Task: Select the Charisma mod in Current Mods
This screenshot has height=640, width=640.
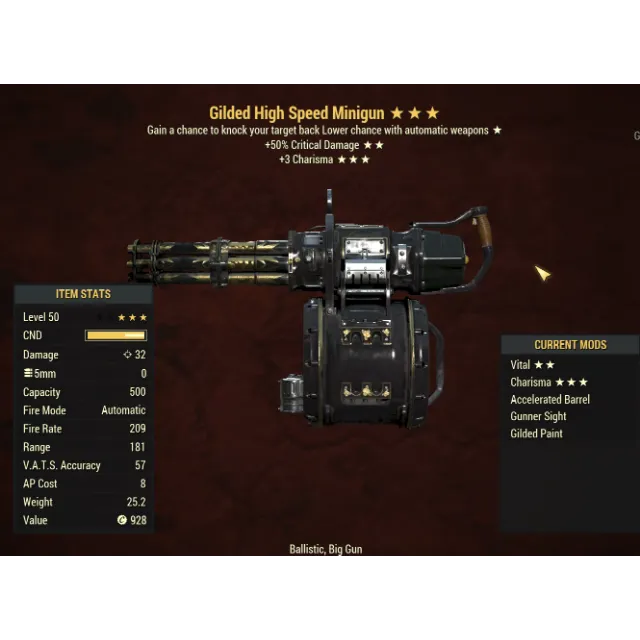Action: (x=548, y=382)
